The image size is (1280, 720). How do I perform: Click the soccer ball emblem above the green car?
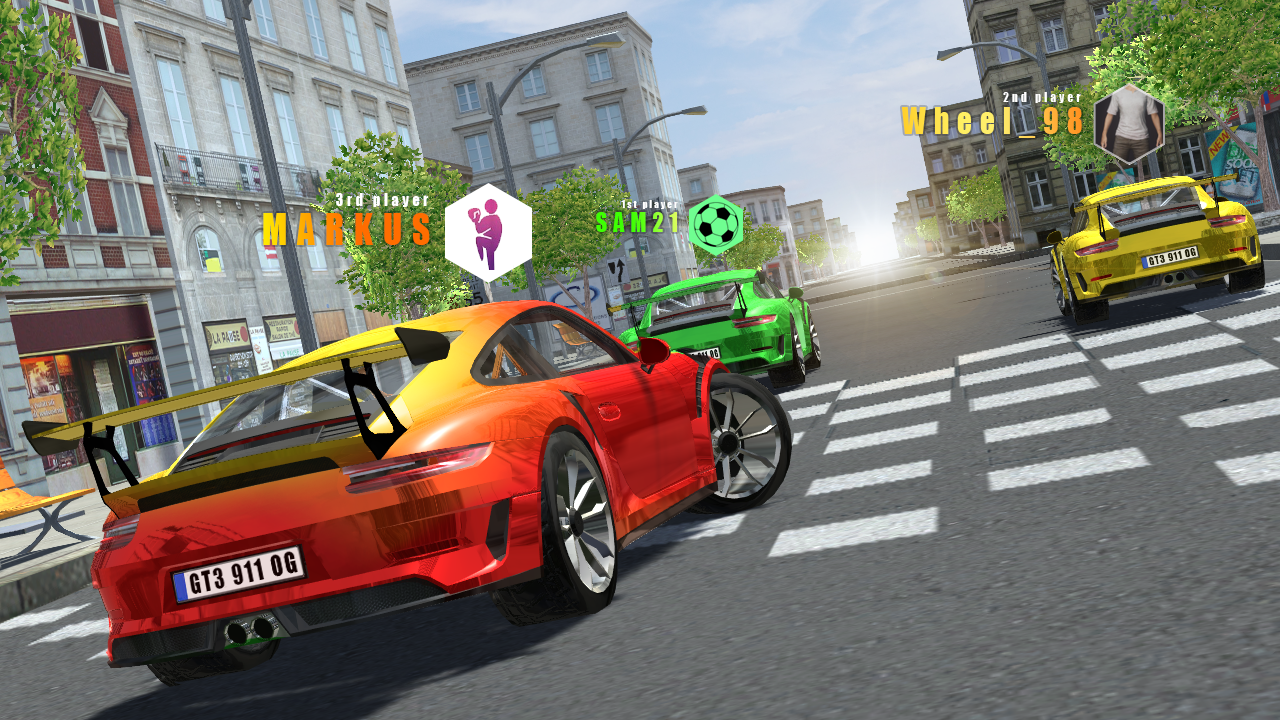pyautogui.click(x=716, y=222)
